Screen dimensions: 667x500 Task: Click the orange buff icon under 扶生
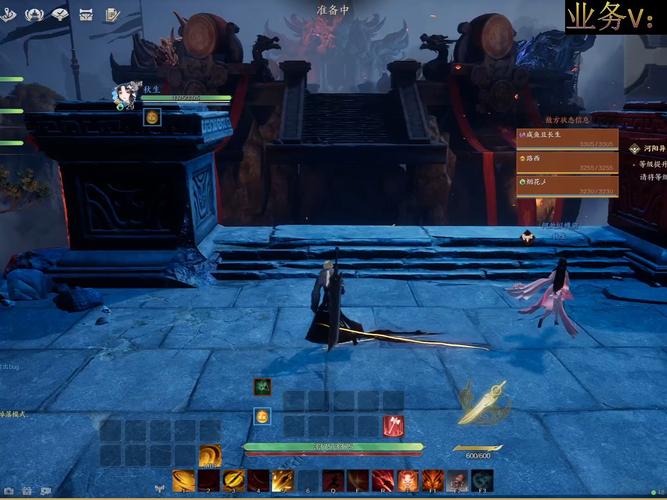click(152, 117)
